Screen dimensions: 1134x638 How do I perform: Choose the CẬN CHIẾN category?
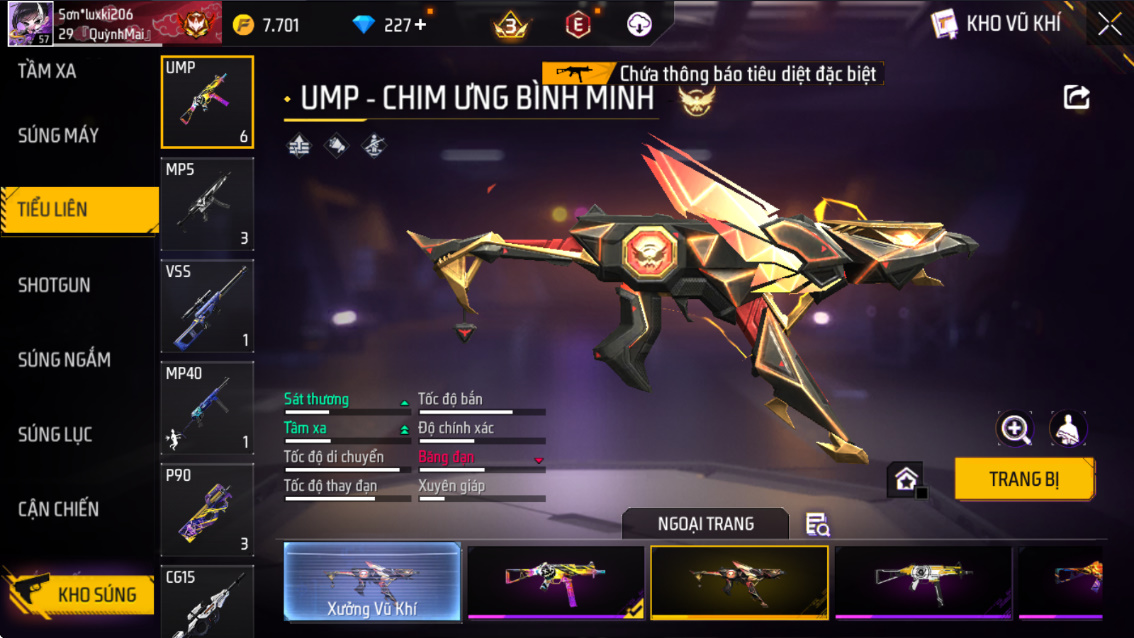coord(58,509)
